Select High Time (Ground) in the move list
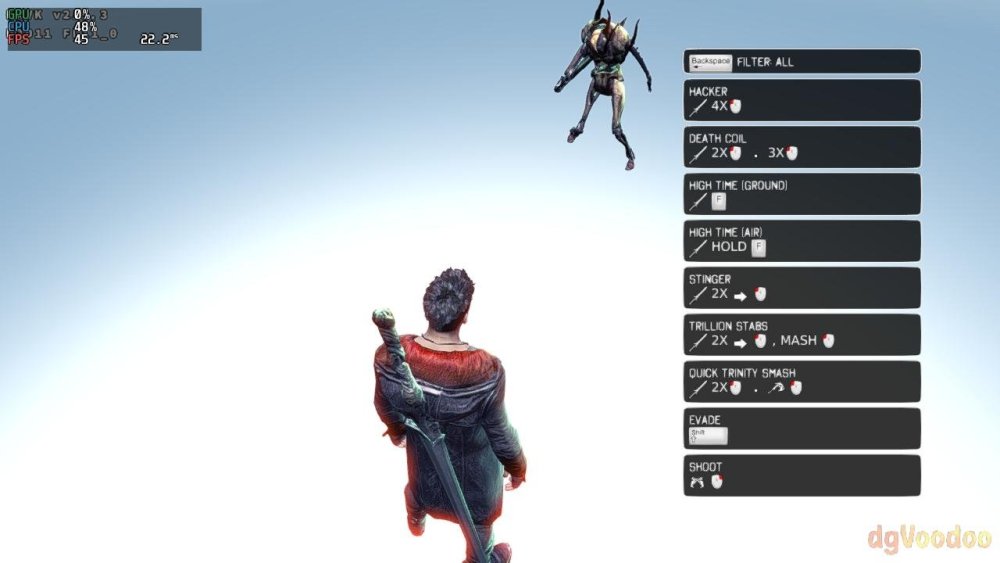1000x563 pixels. tap(801, 193)
